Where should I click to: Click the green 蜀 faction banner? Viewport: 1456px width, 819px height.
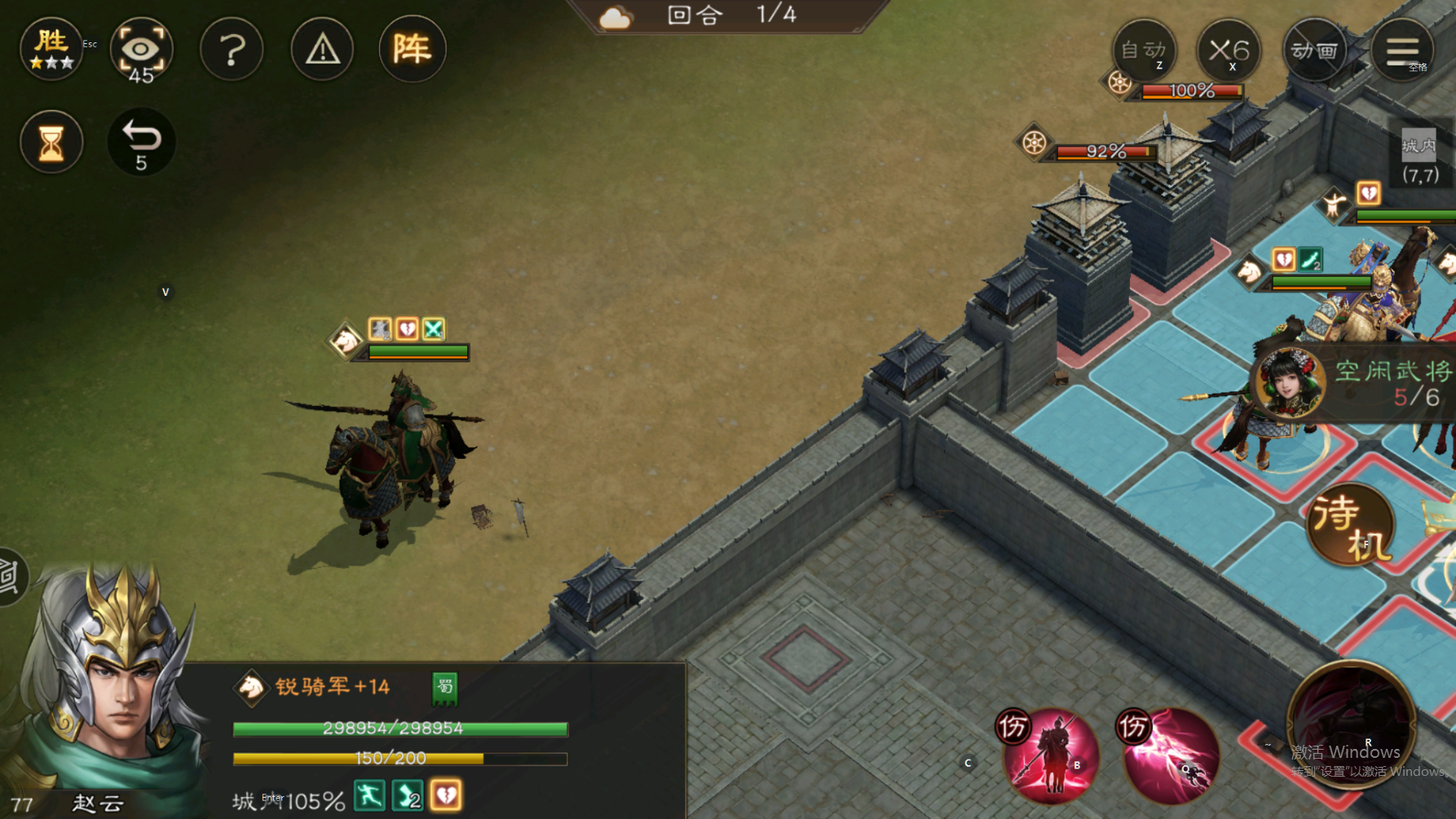pos(444,689)
